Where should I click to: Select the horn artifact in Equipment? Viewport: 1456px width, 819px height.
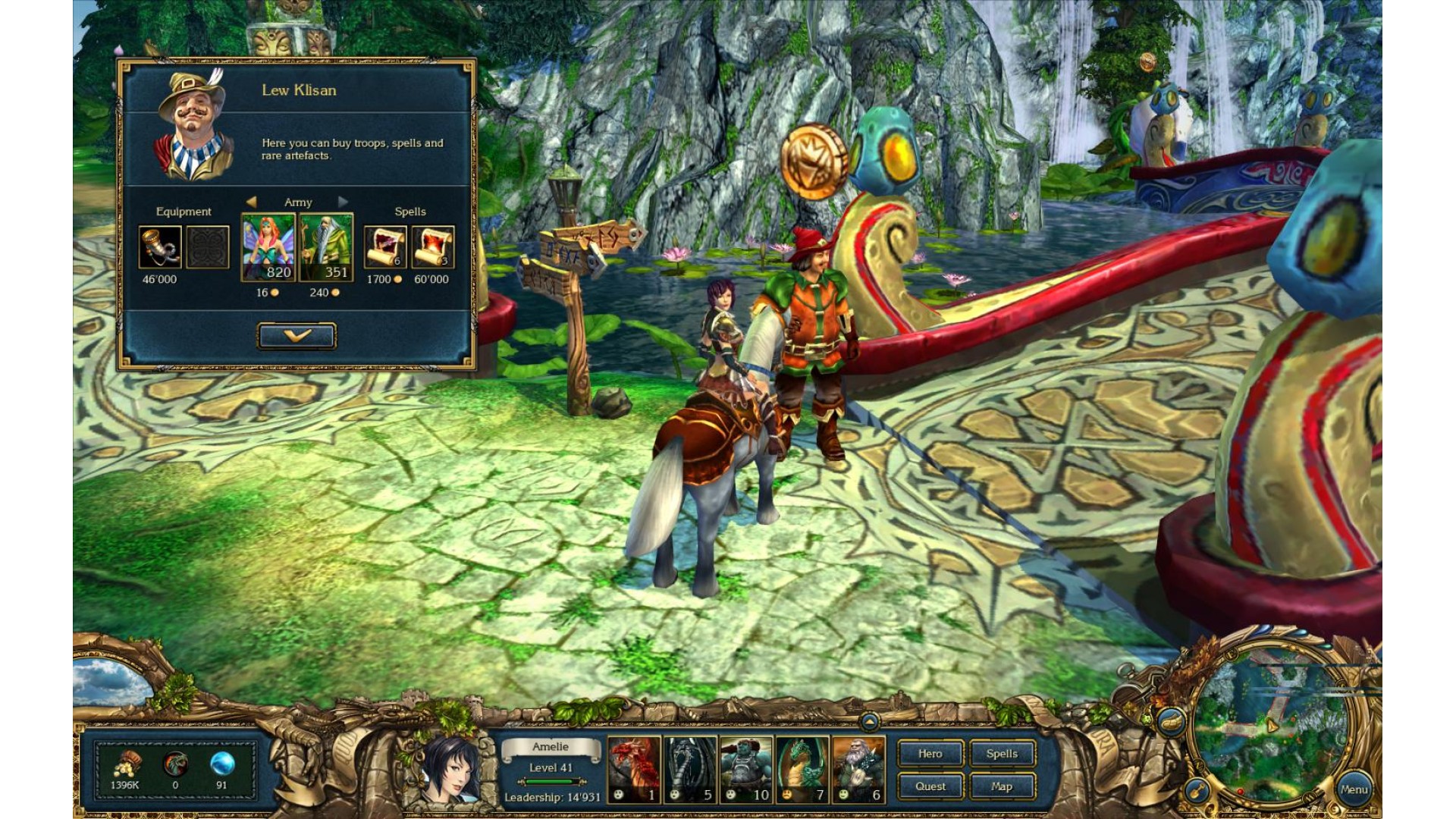(x=160, y=247)
